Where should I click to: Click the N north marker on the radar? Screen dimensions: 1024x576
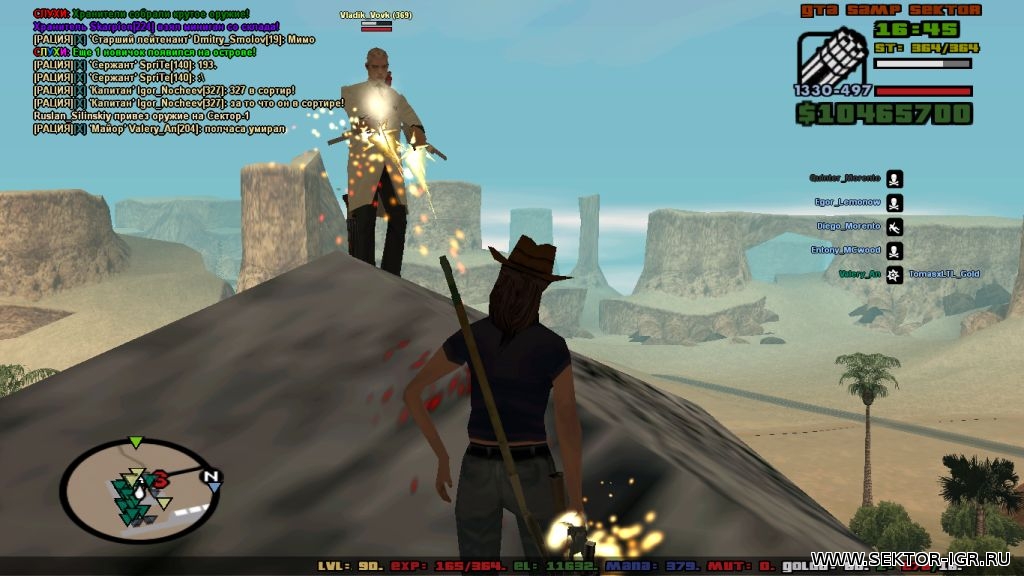click(211, 476)
